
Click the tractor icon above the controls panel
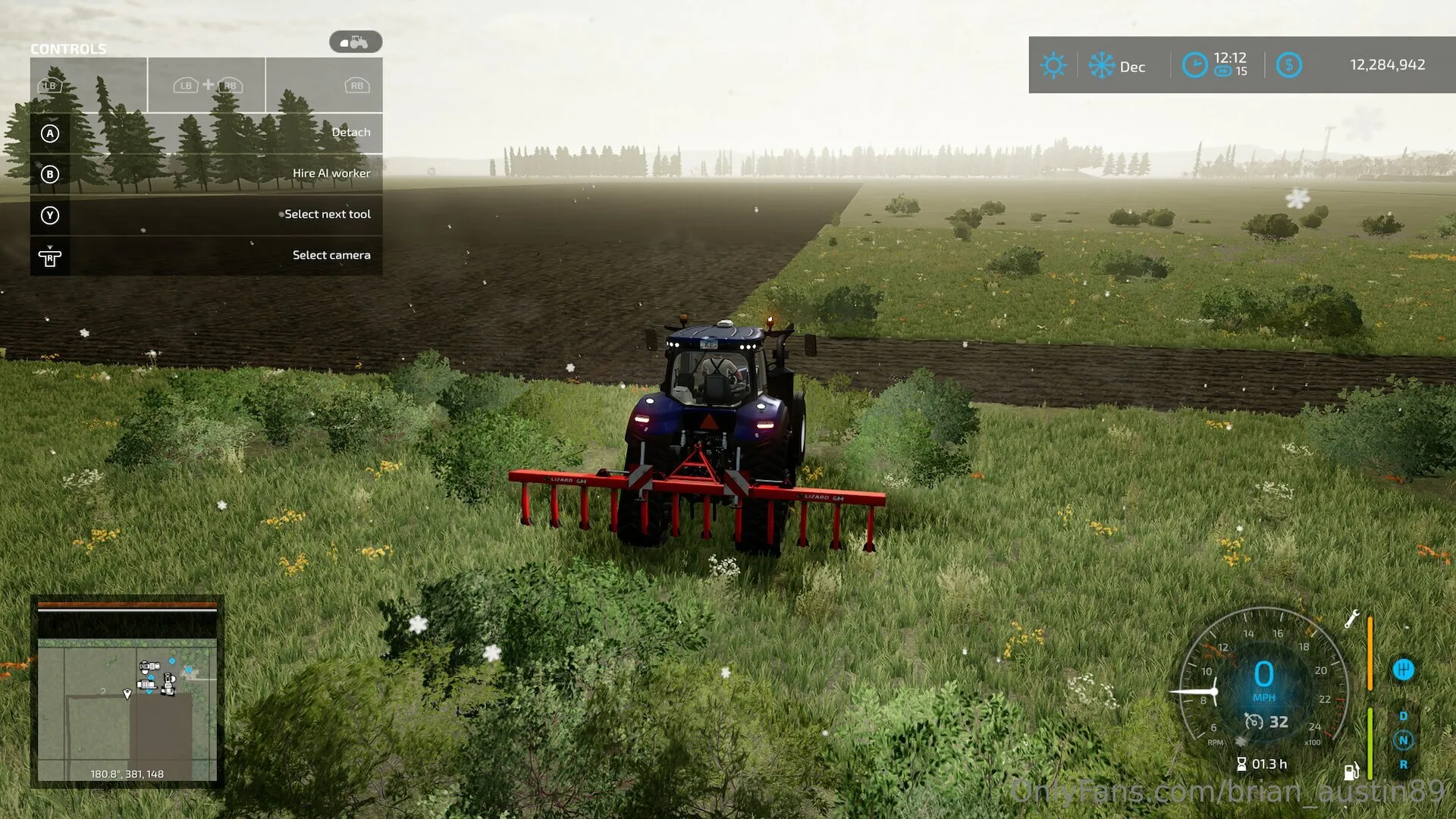tap(355, 42)
